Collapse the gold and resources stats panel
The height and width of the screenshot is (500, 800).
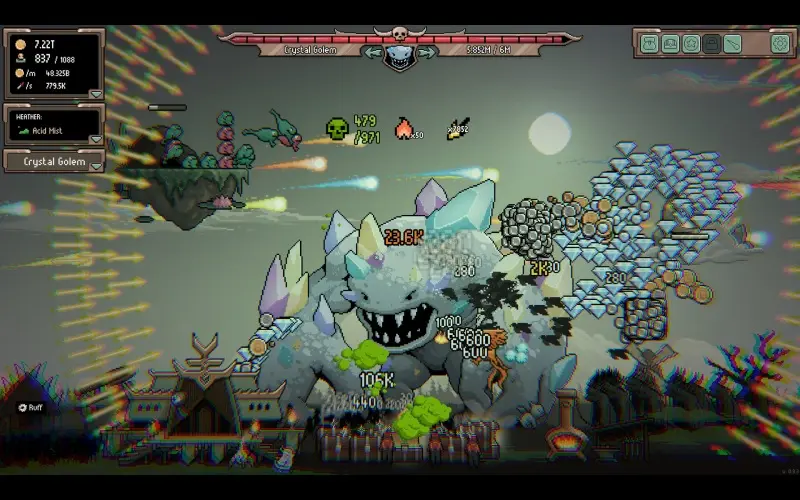click(96, 94)
